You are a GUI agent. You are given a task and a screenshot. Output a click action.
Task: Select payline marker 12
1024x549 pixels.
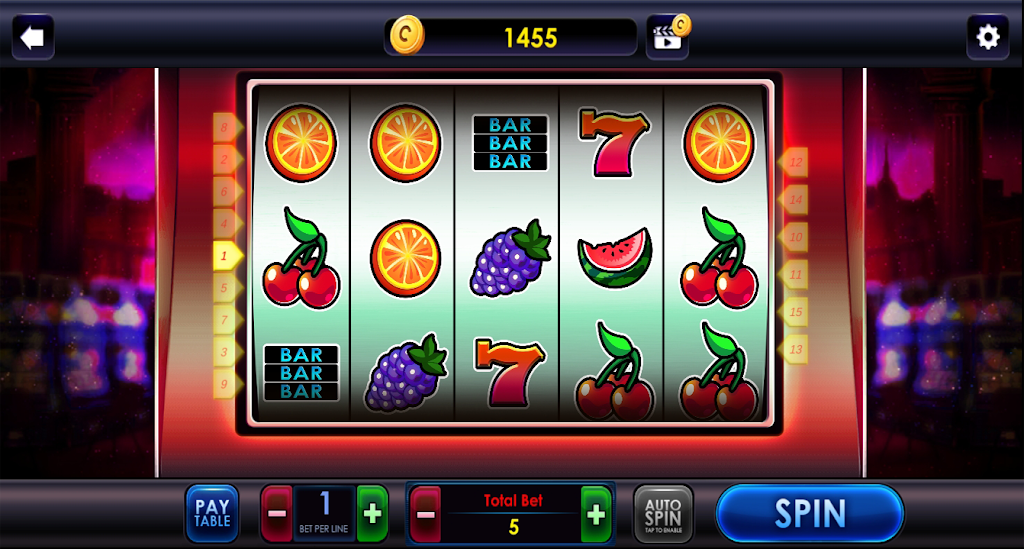point(795,161)
